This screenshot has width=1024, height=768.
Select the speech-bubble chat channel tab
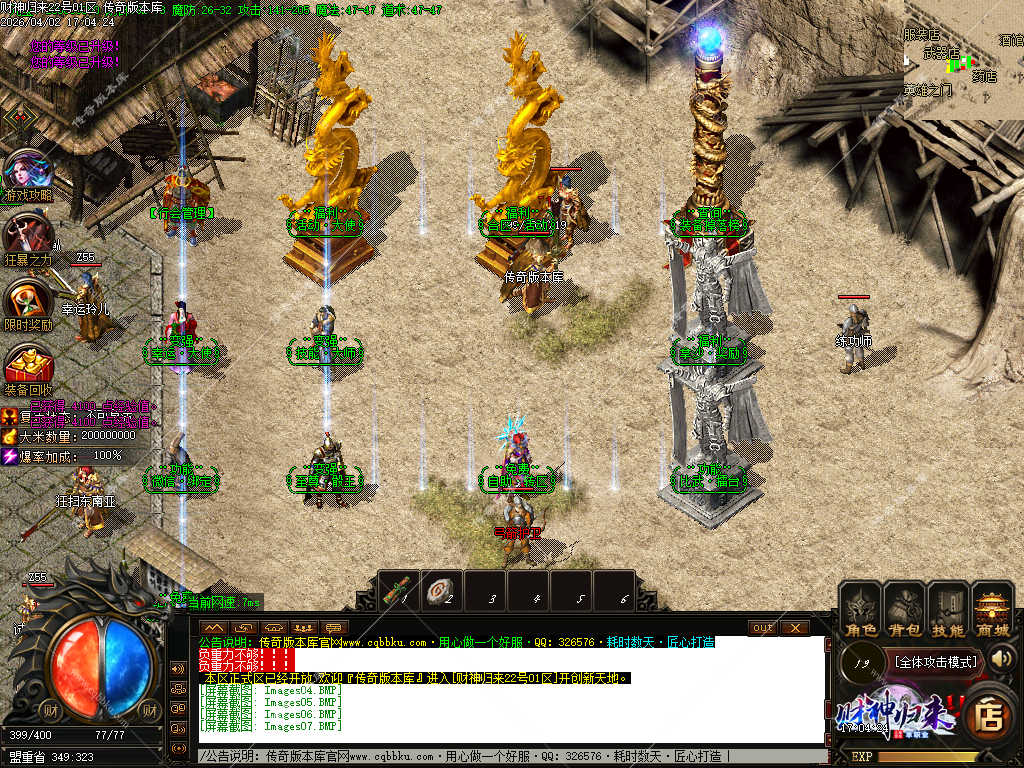point(335,628)
